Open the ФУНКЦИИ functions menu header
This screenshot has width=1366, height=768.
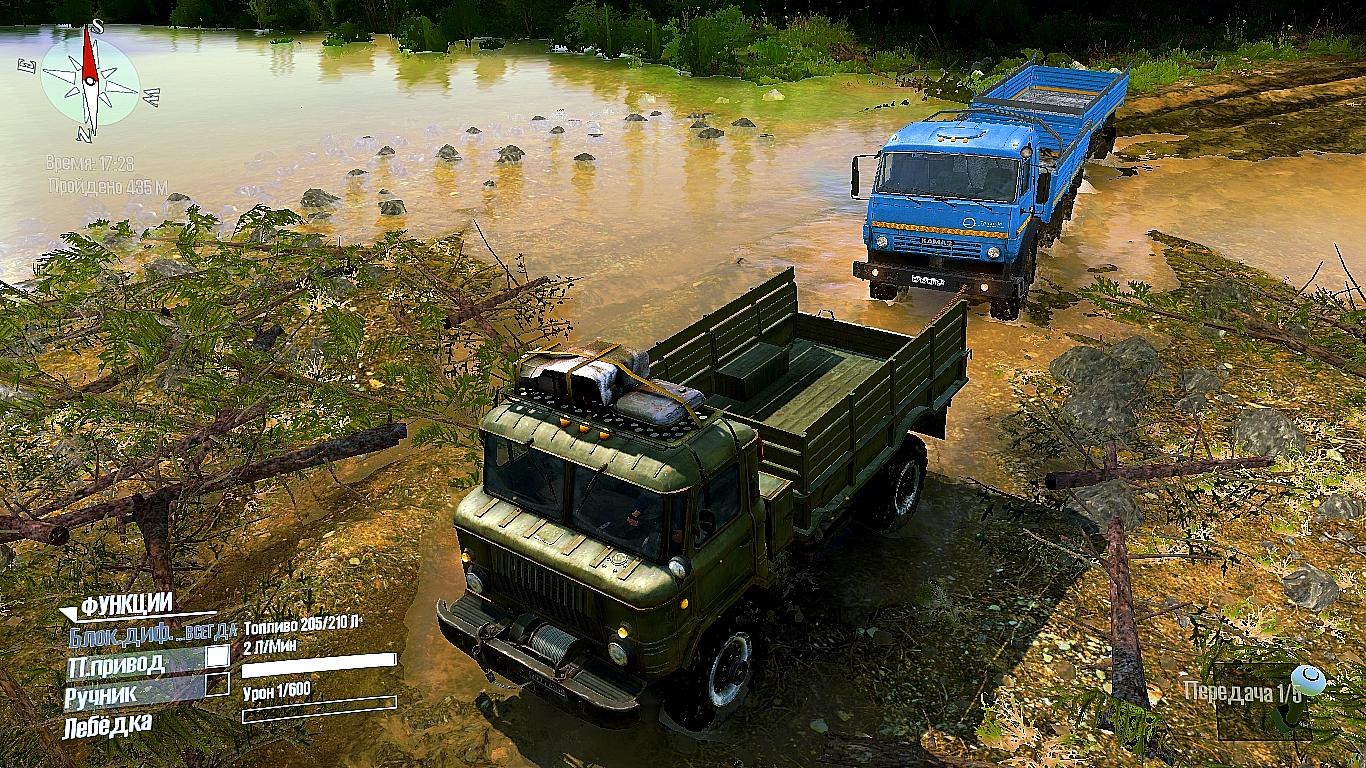click(x=126, y=605)
